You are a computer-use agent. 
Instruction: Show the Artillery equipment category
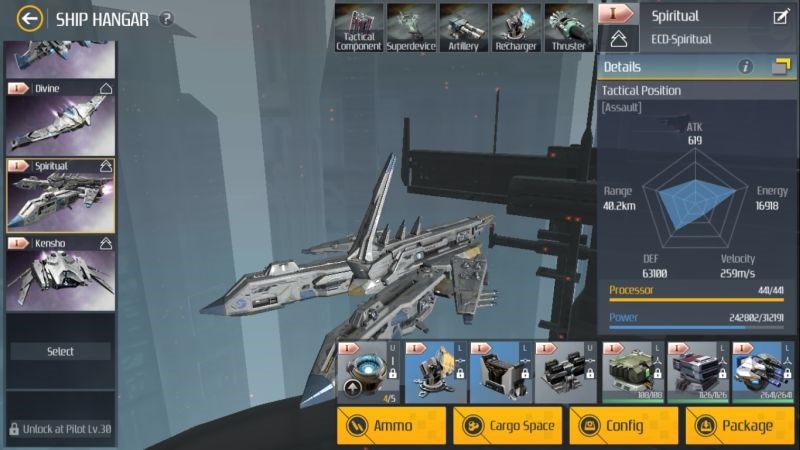point(463,27)
